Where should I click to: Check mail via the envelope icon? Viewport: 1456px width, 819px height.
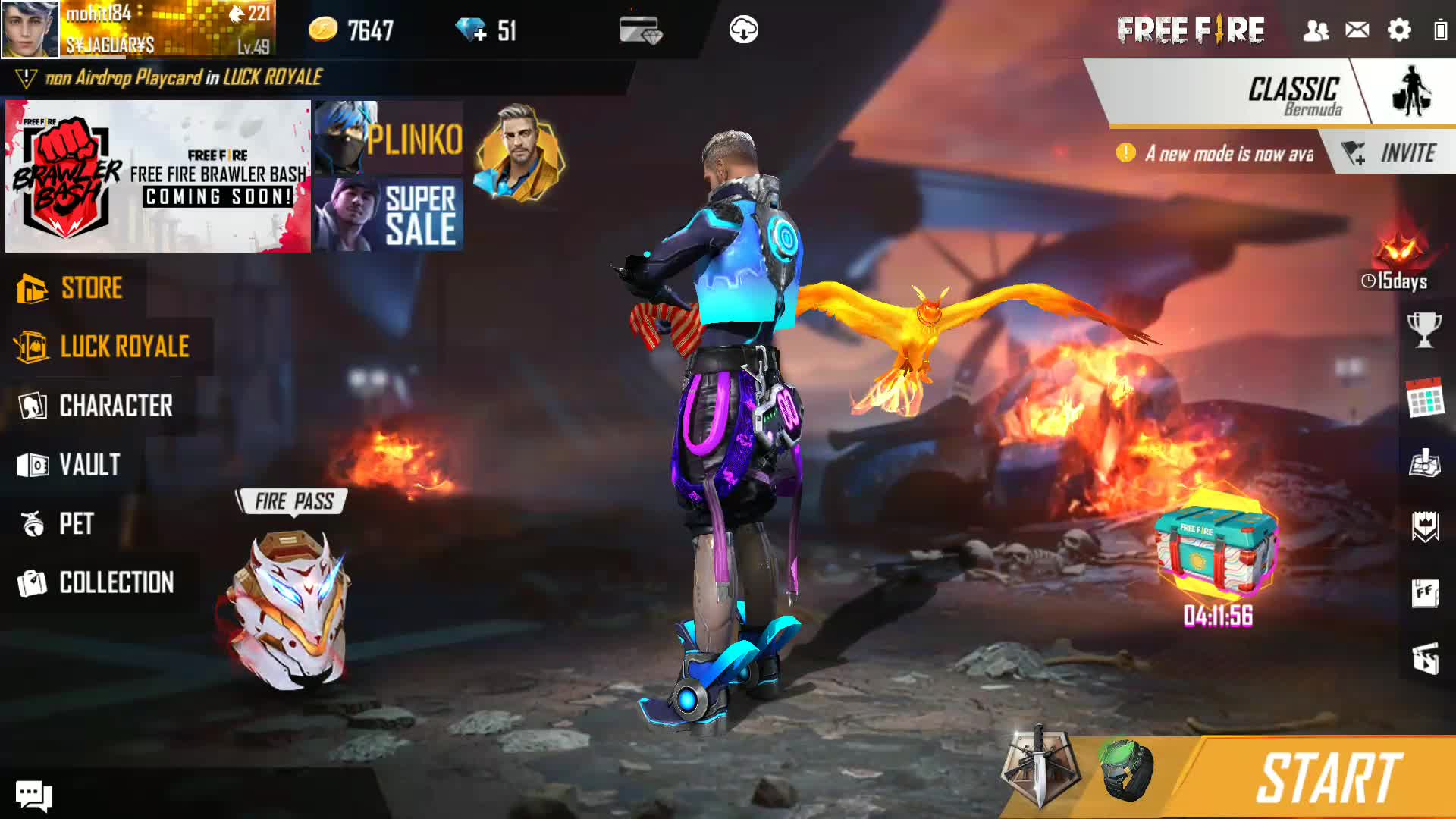(1357, 30)
